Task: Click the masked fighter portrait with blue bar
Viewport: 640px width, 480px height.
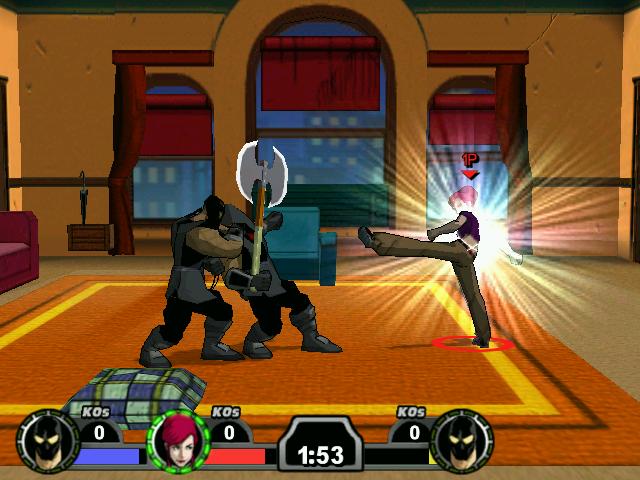Action: coord(46,441)
